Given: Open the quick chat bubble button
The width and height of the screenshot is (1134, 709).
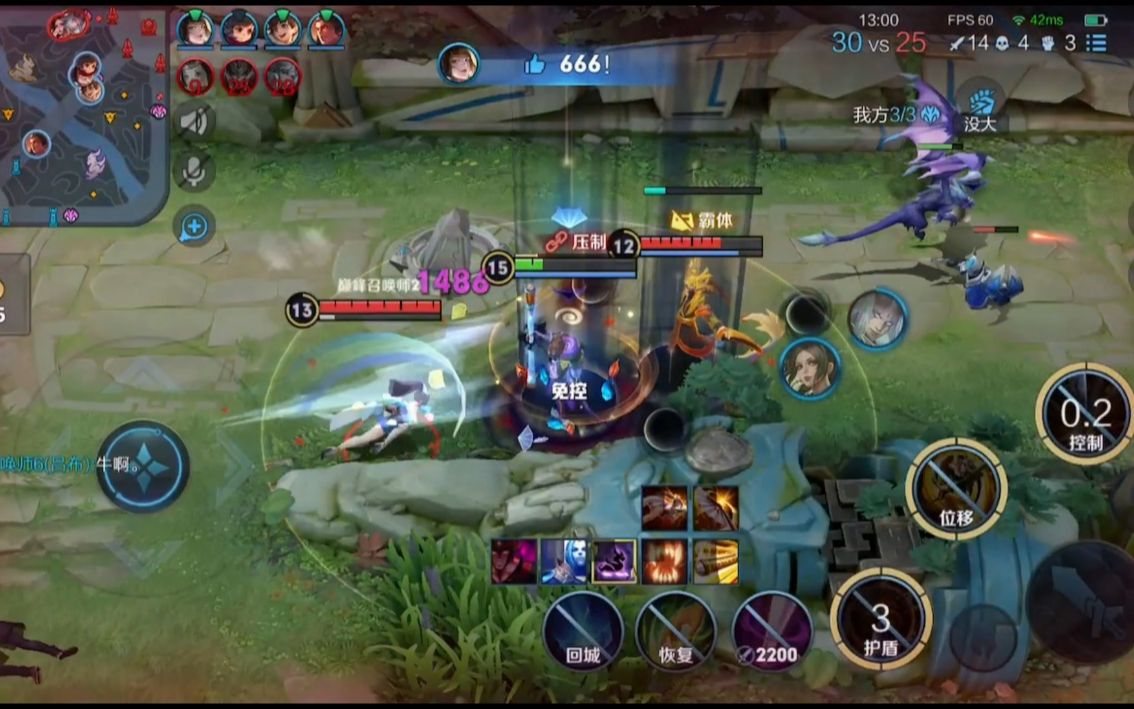Looking at the screenshot, I should coord(194,228).
